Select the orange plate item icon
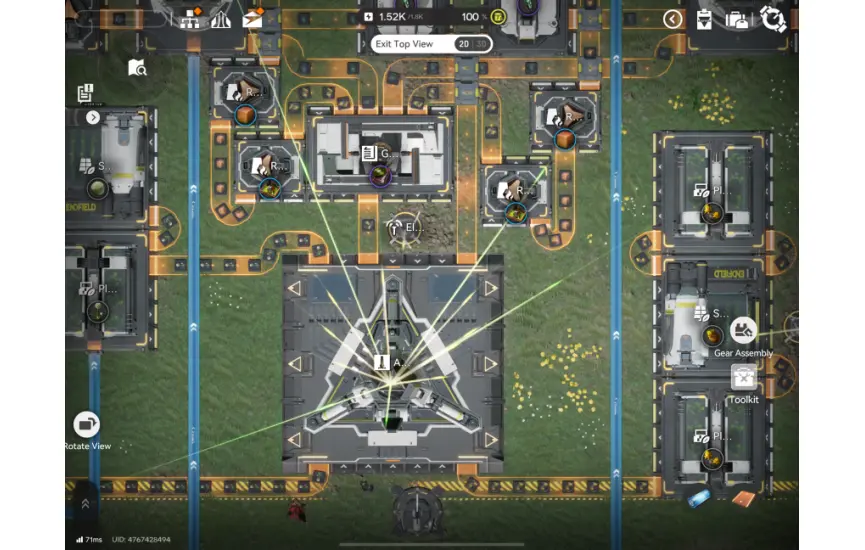 (x=742, y=497)
